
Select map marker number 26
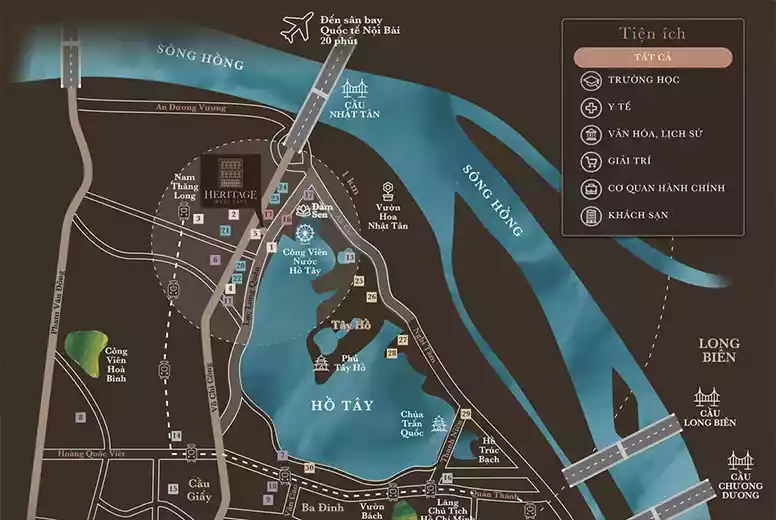click(x=371, y=297)
